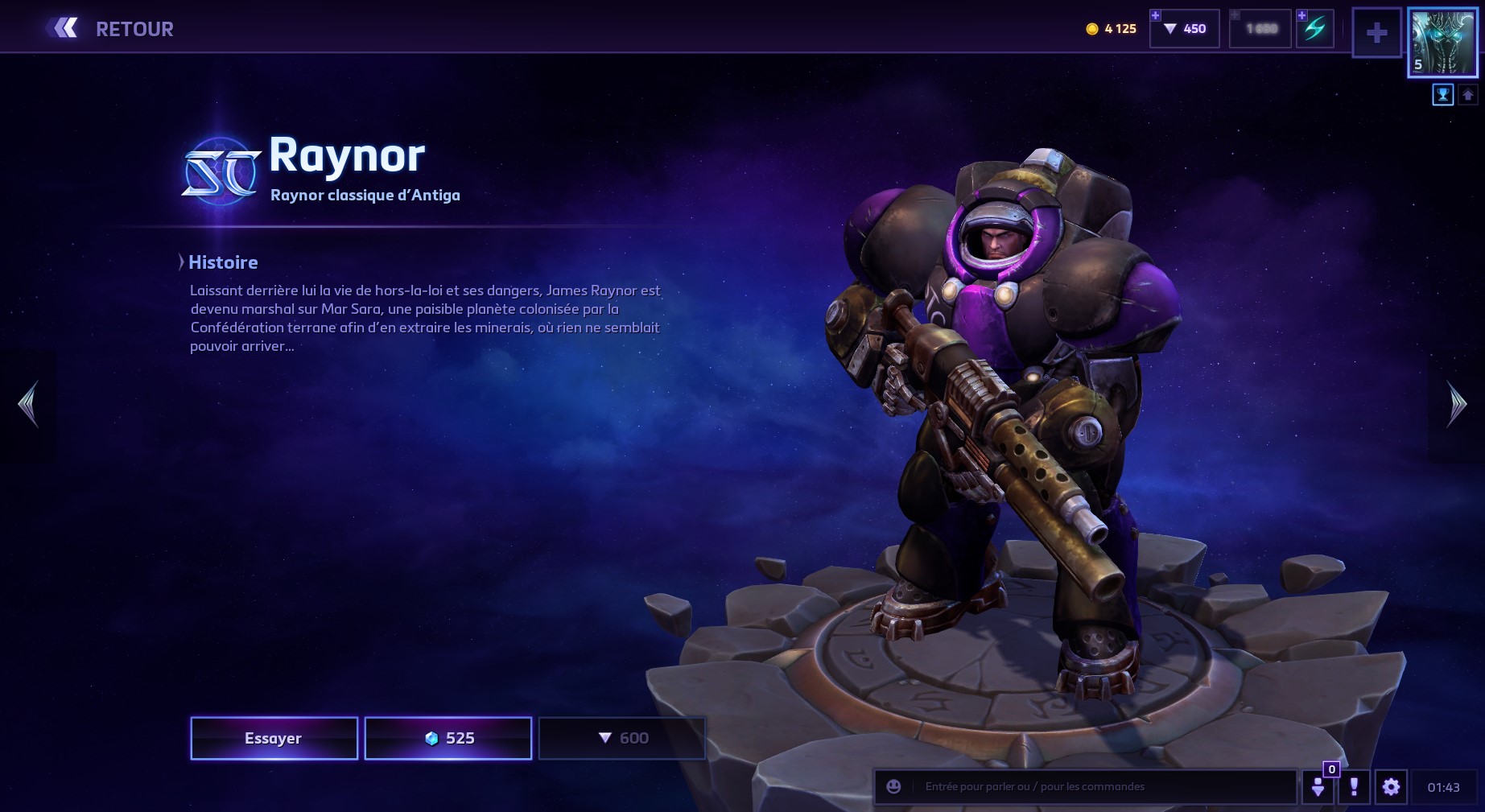Image resolution: width=1485 pixels, height=812 pixels.
Task: Try the skin with Essayer
Action: tap(274, 738)
